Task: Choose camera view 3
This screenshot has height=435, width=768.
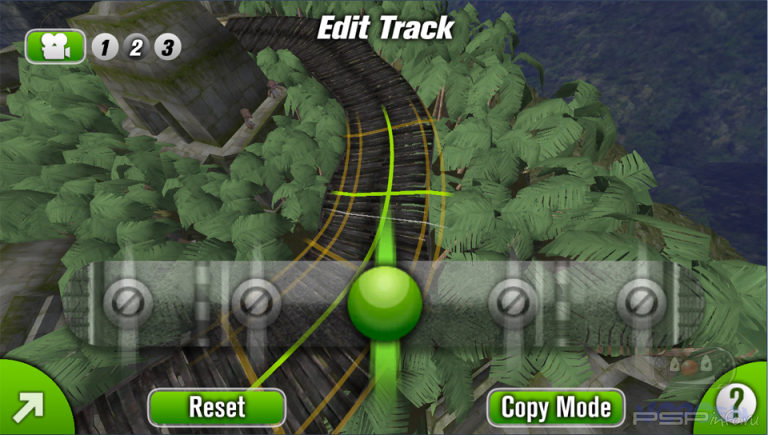Action: pyautogui.click(x=167, y=47)
